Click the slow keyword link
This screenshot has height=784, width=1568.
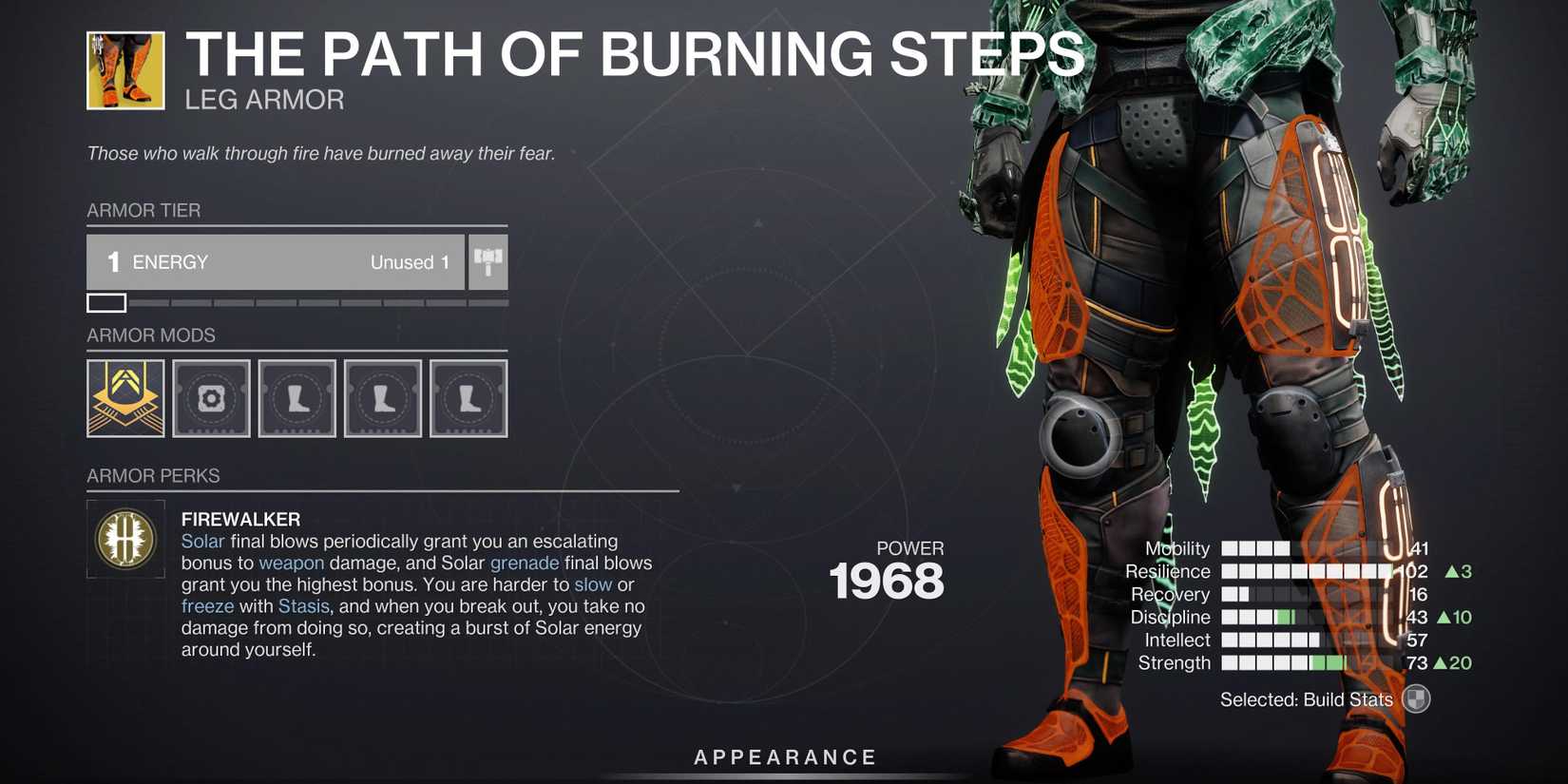[x=593, y=584]
